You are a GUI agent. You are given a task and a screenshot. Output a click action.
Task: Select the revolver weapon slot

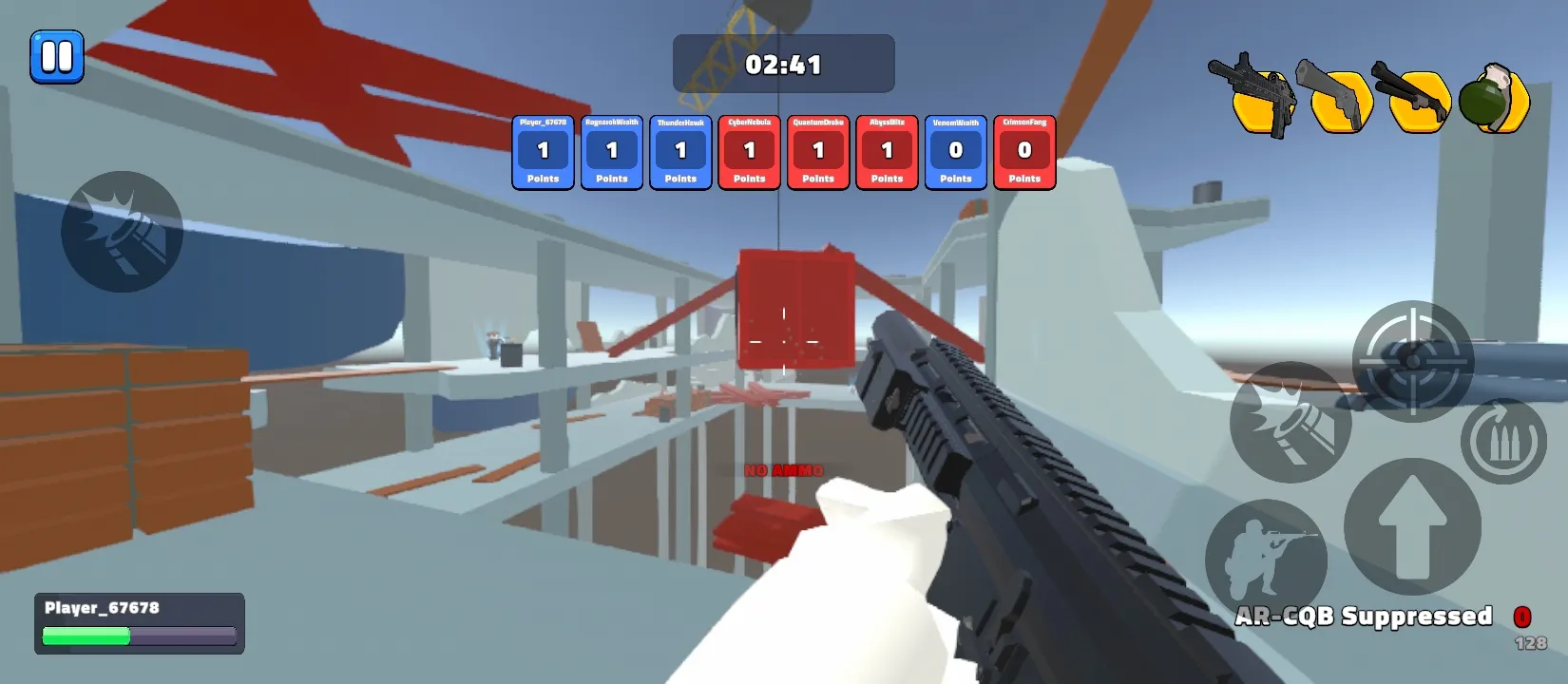coord(1337,97)
